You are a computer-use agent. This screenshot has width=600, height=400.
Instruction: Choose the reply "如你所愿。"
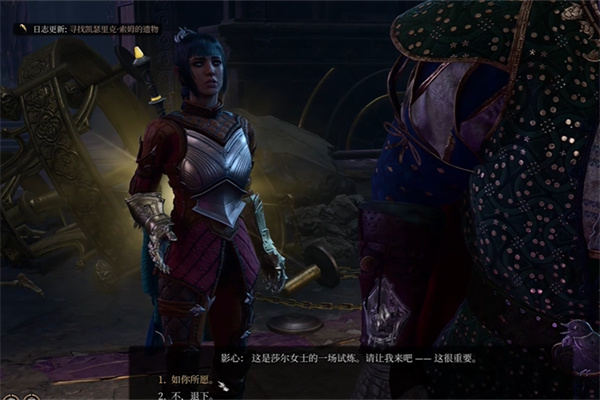tap(189, 379)
